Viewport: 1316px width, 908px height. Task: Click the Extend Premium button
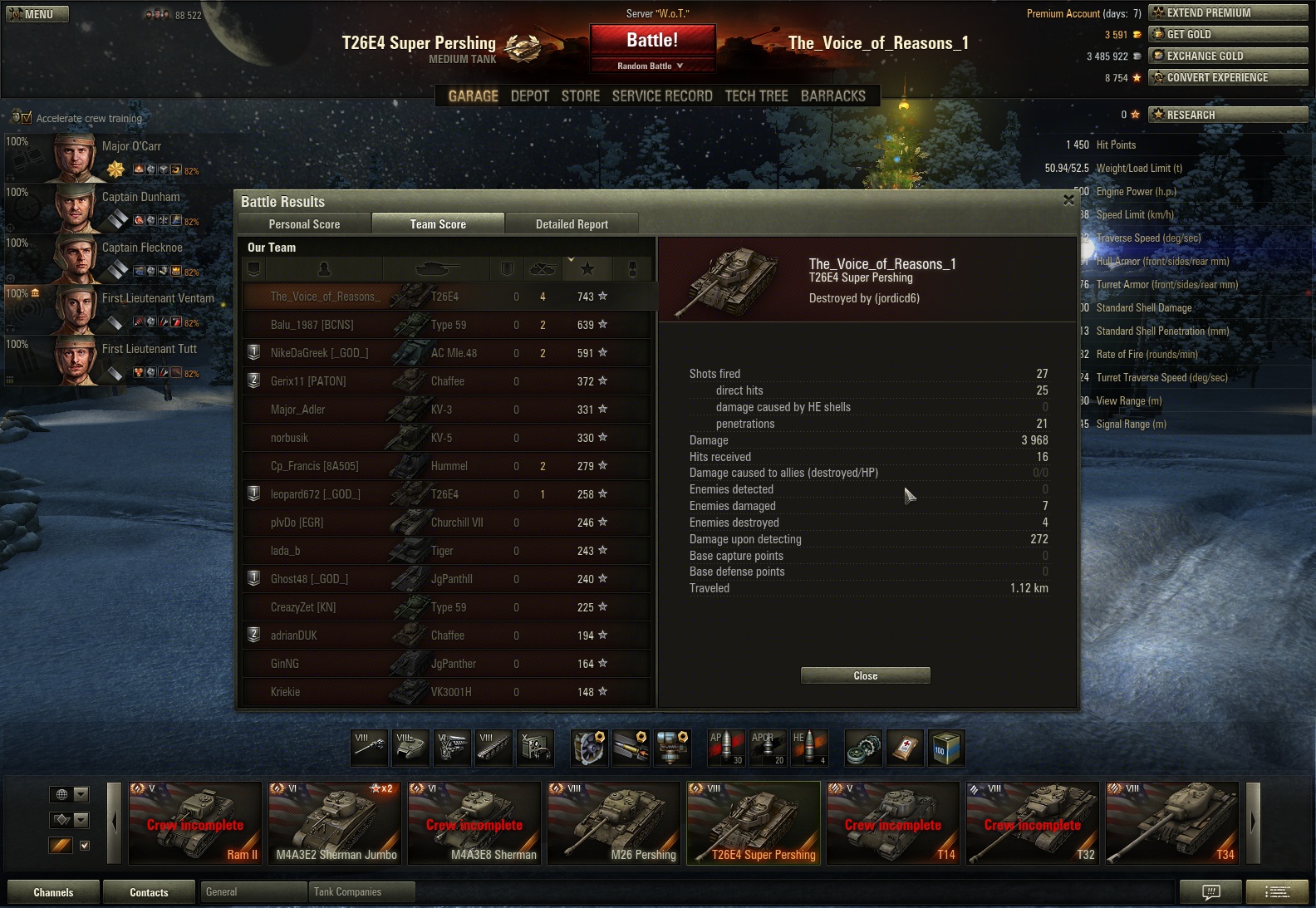(x=1227, y=12)
